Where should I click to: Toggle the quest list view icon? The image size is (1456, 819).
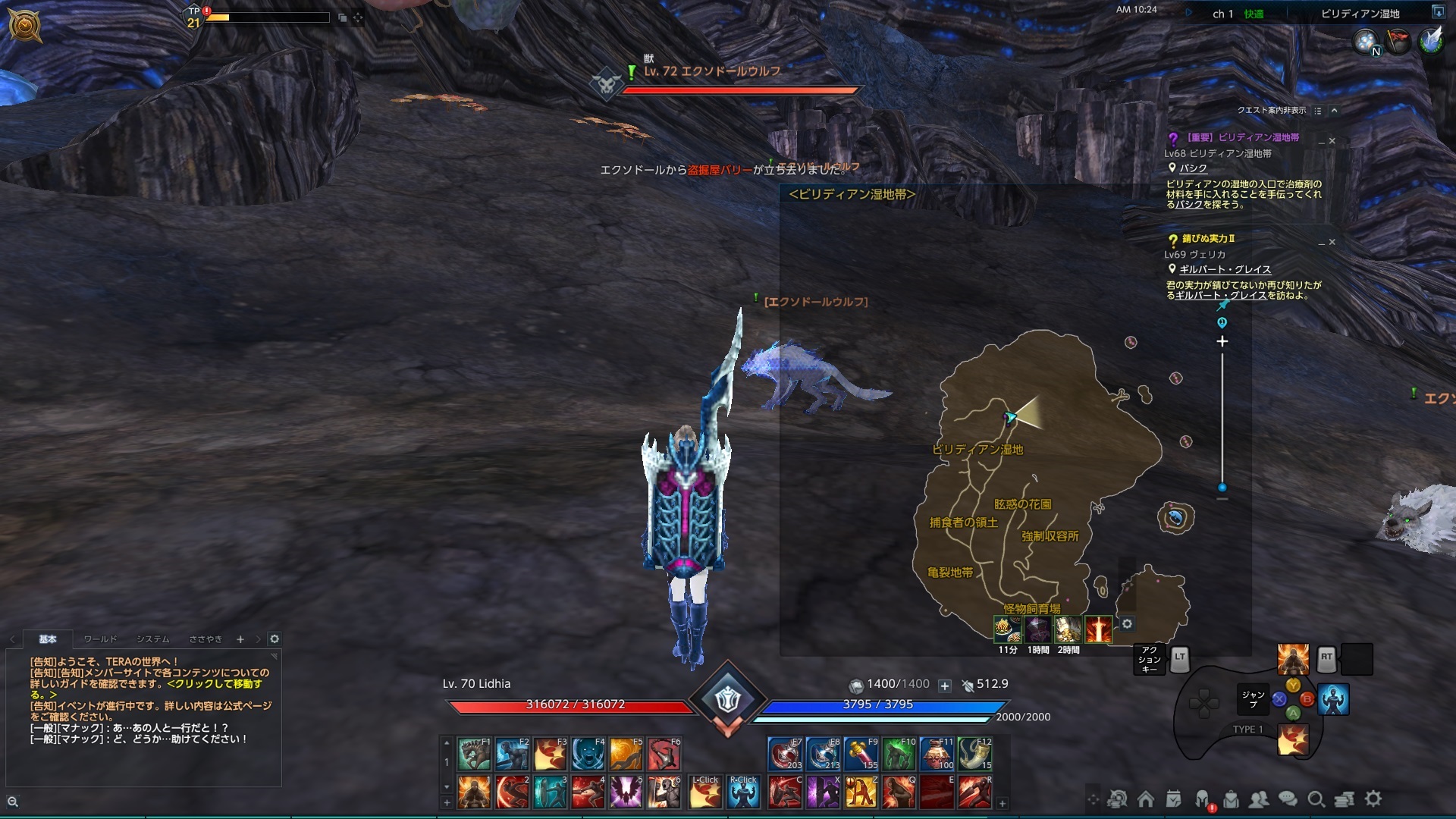[1318, 111]
